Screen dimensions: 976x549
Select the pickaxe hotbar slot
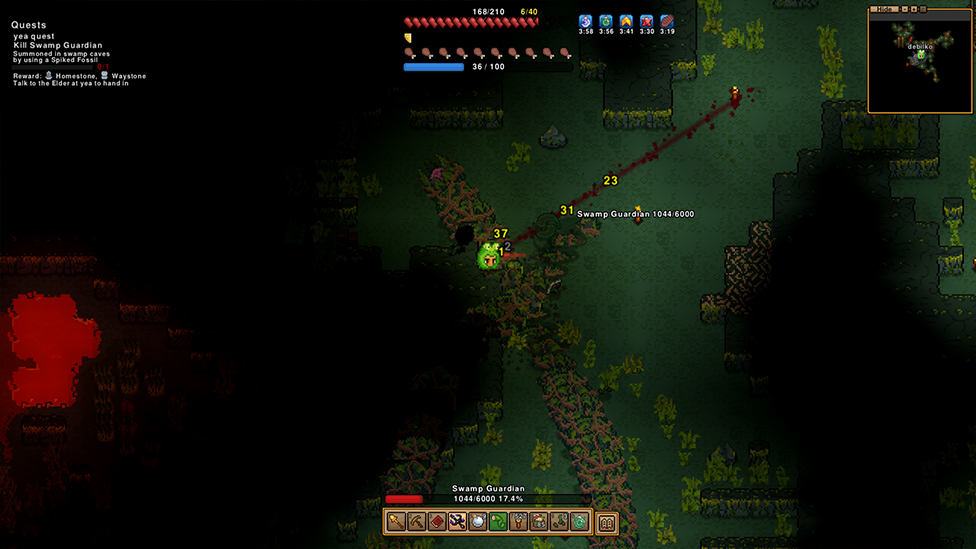416,522
